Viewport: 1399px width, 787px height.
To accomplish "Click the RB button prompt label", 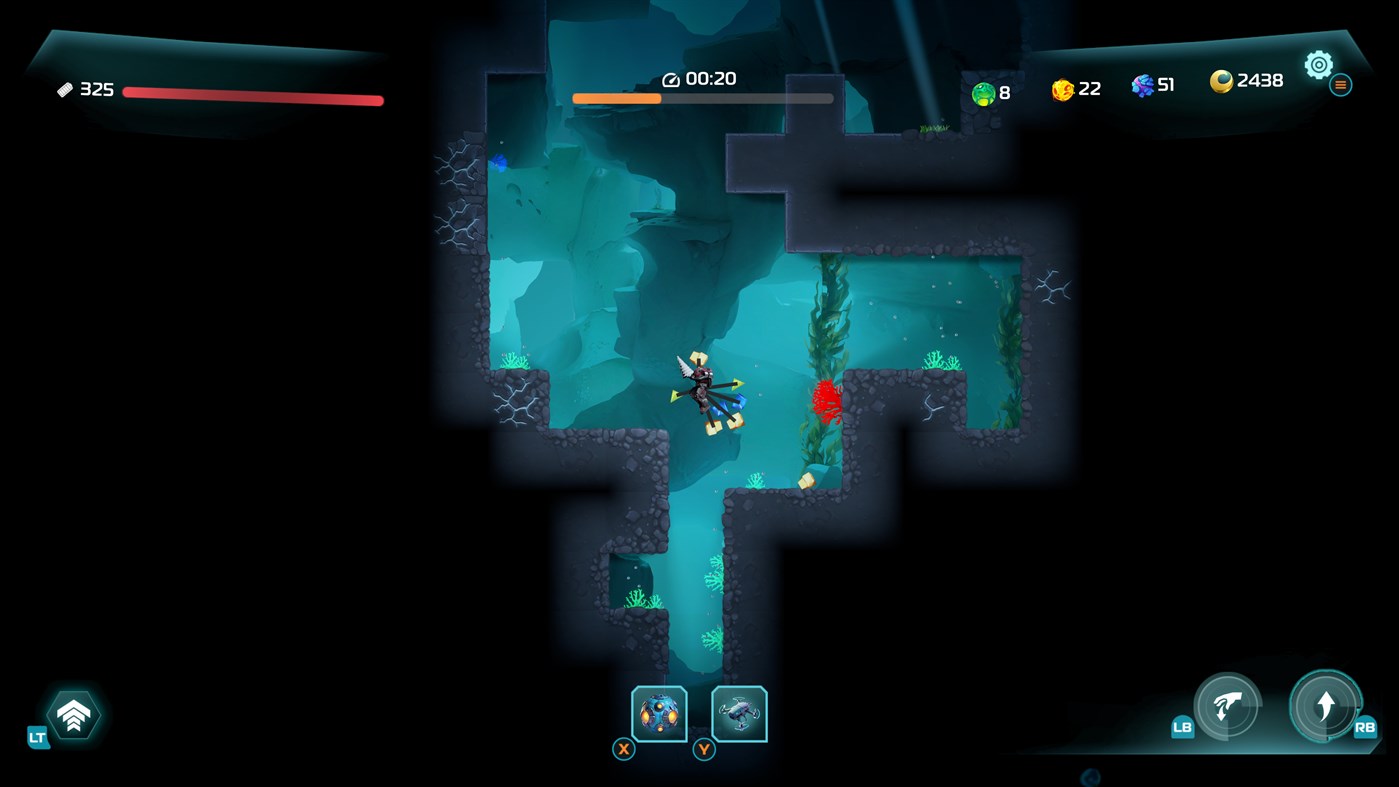I will click(x=1366, y=729).
